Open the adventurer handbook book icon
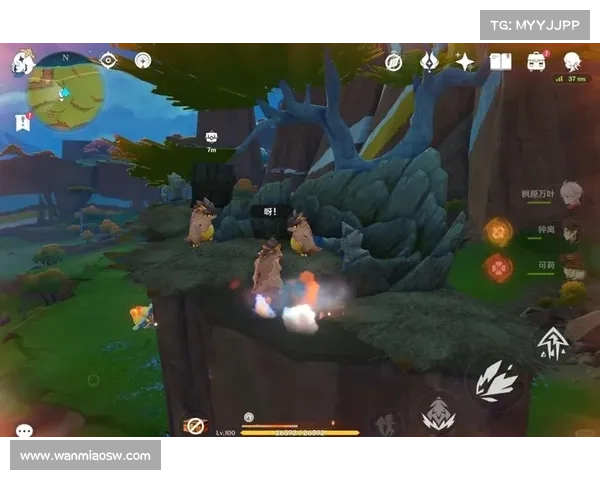The width and height of the screenshot is (600, 480). (x=501, y=62)
